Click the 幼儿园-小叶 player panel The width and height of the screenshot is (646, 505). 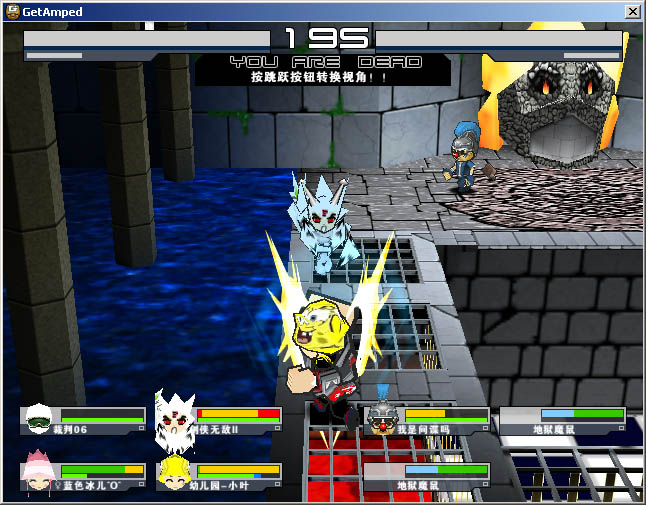pyautogui.click(x=220, y=476)
